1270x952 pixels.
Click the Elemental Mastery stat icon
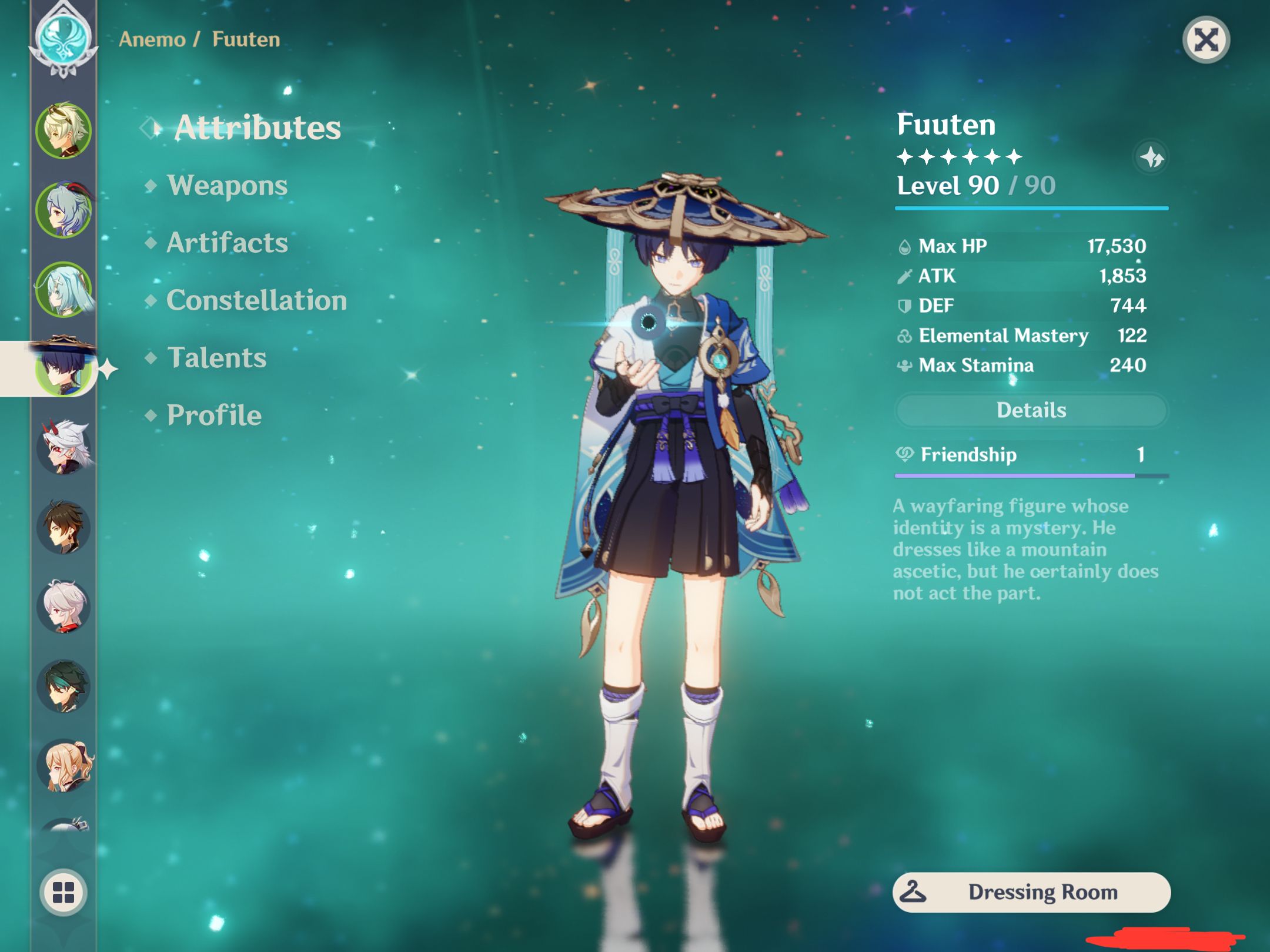coord(905,336)
